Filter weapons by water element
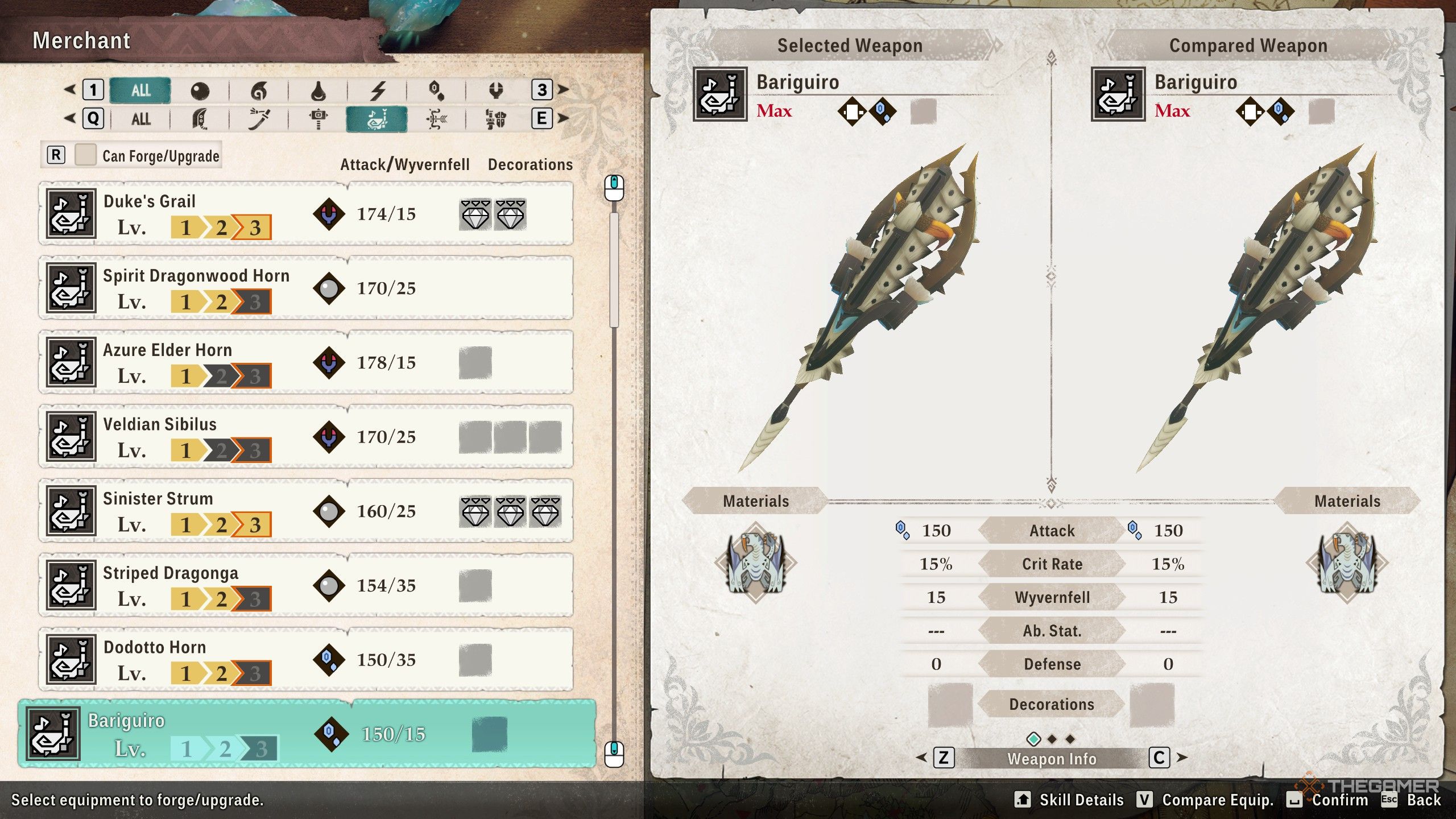This screenshot has height=819, width=1456. [x=318, y=90]
